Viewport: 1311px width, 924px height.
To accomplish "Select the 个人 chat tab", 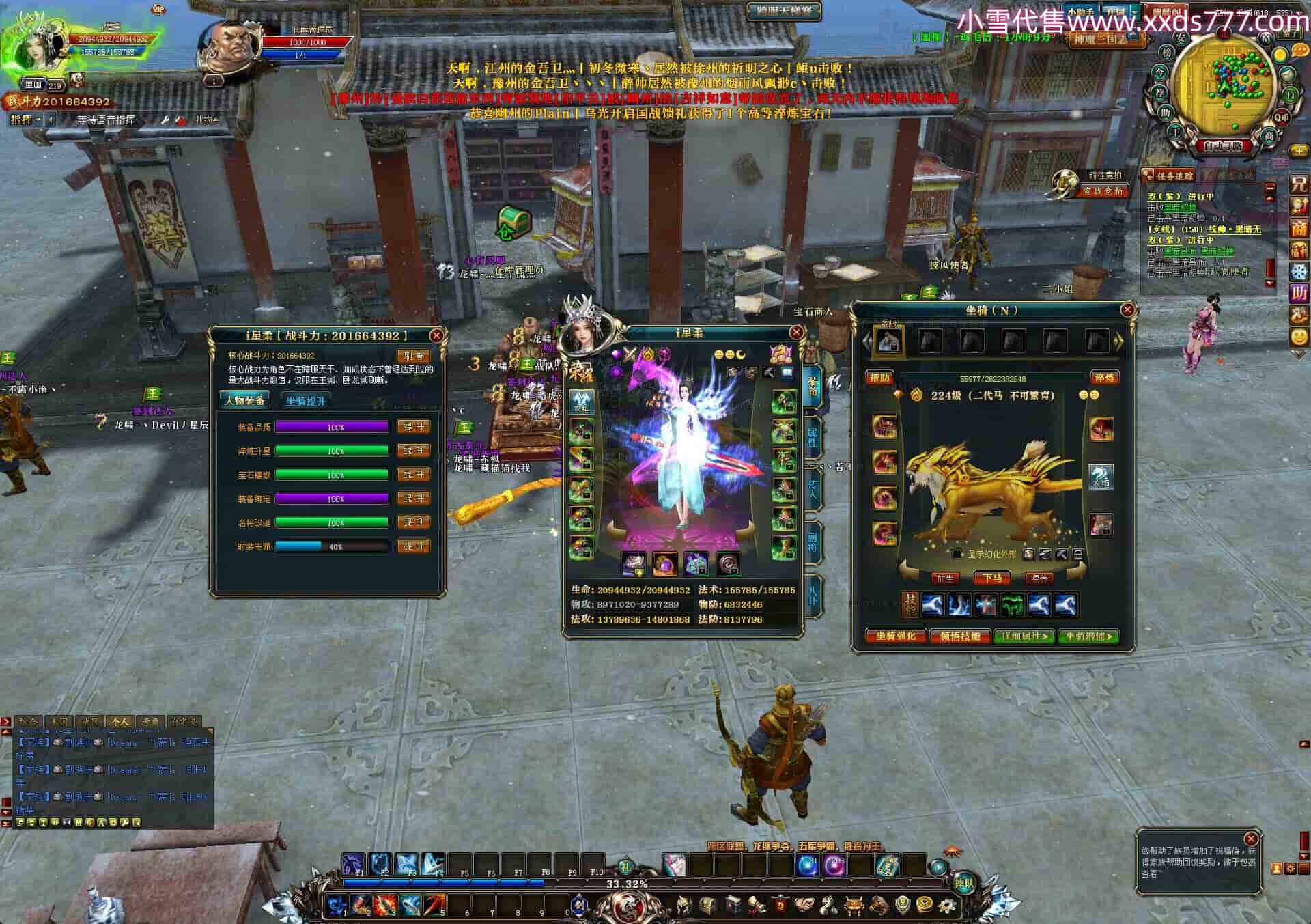I will click(x=120, y=721).
